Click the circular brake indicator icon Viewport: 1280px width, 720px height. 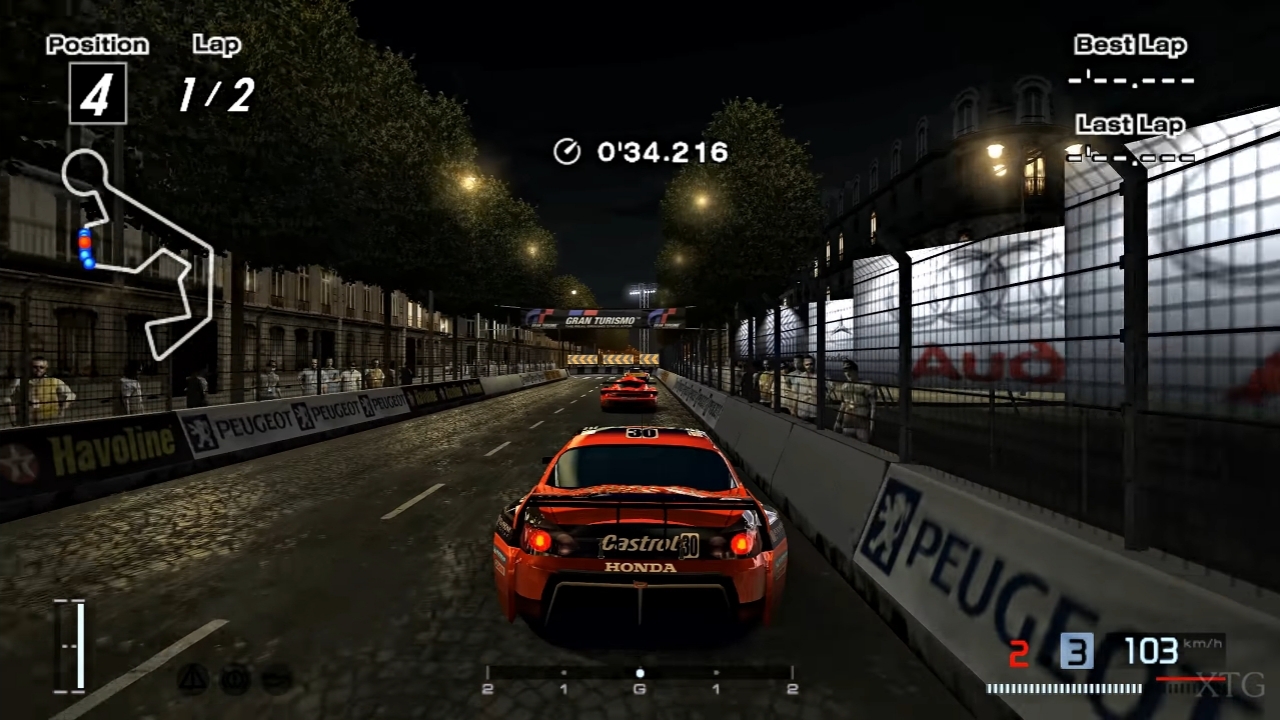tap(235, 679)
